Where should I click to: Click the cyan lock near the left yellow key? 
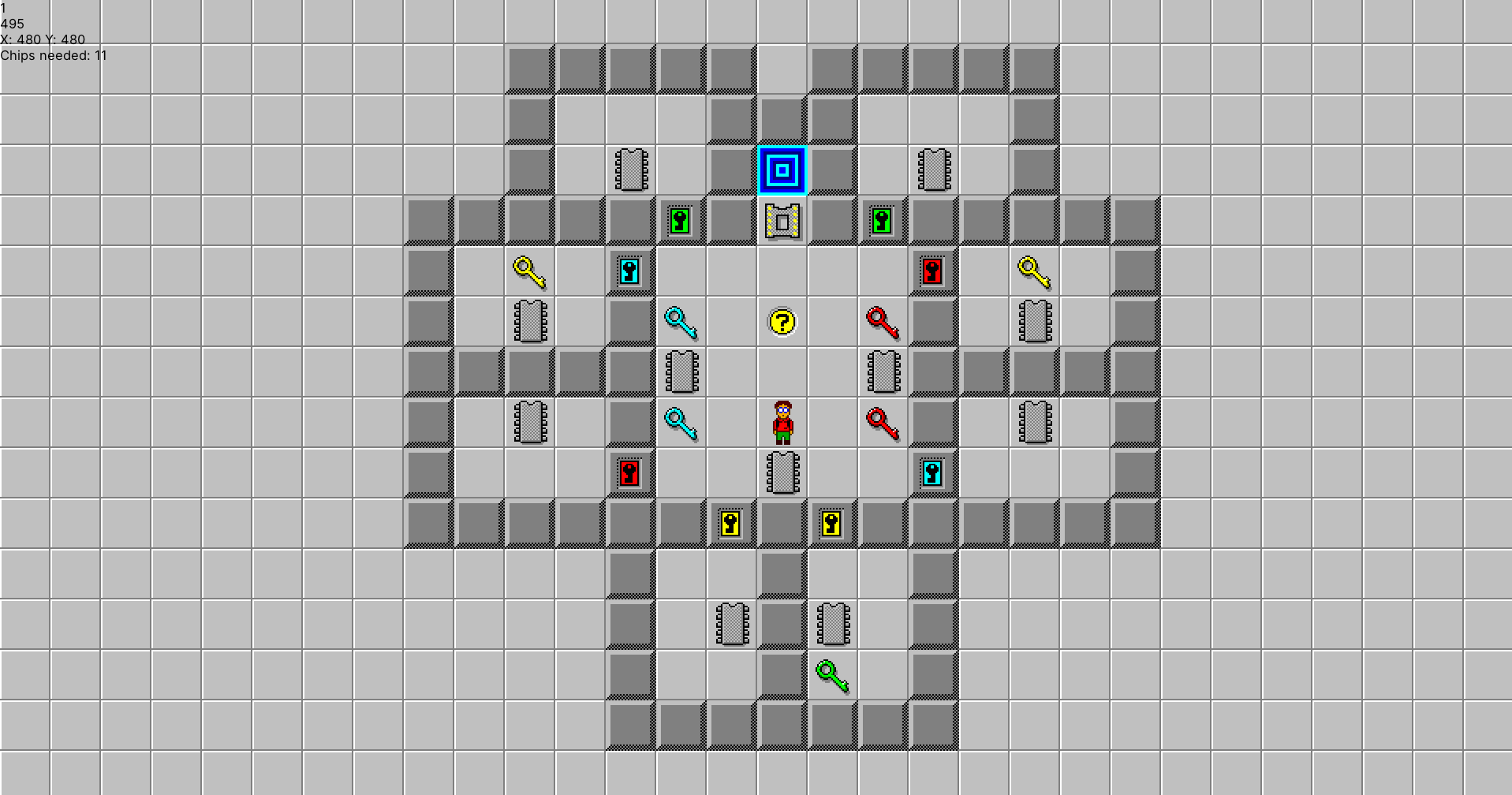pos(630,271)
